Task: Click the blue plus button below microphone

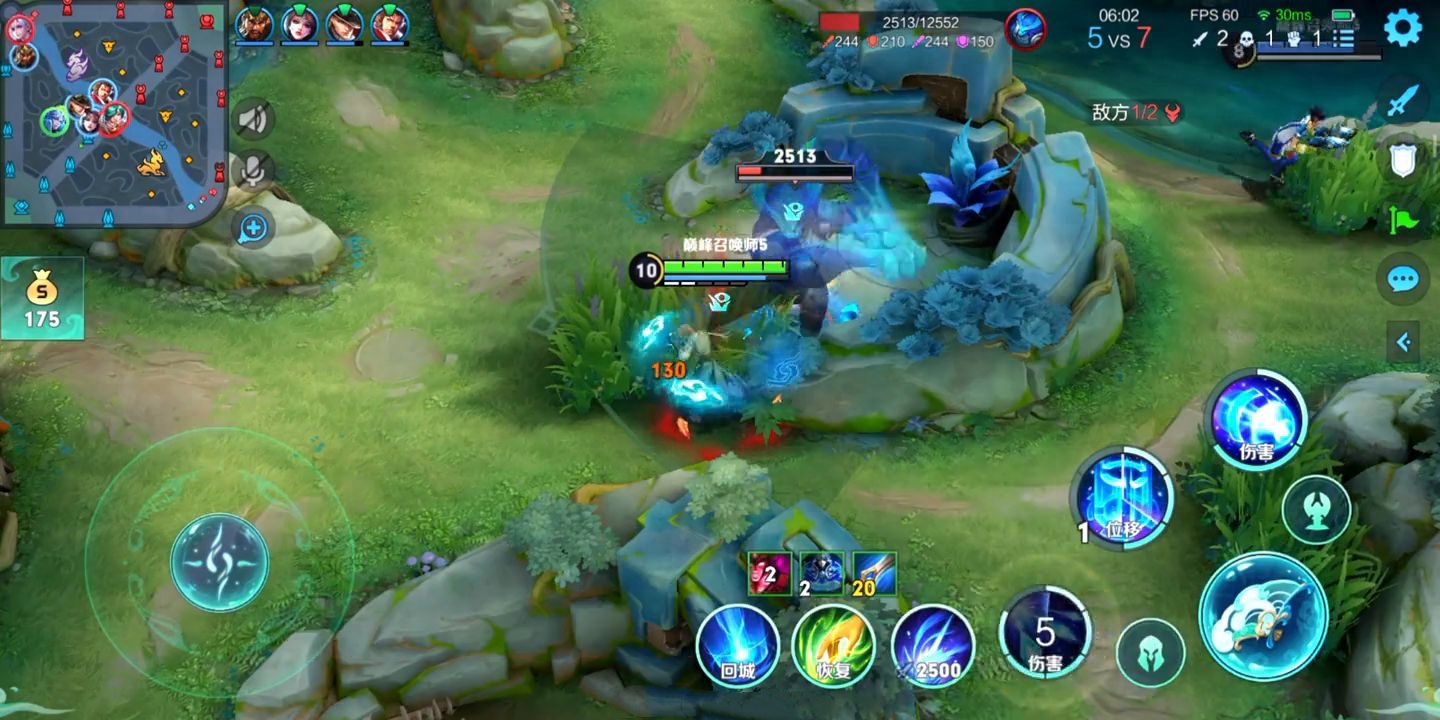Action: coord(254,228)
